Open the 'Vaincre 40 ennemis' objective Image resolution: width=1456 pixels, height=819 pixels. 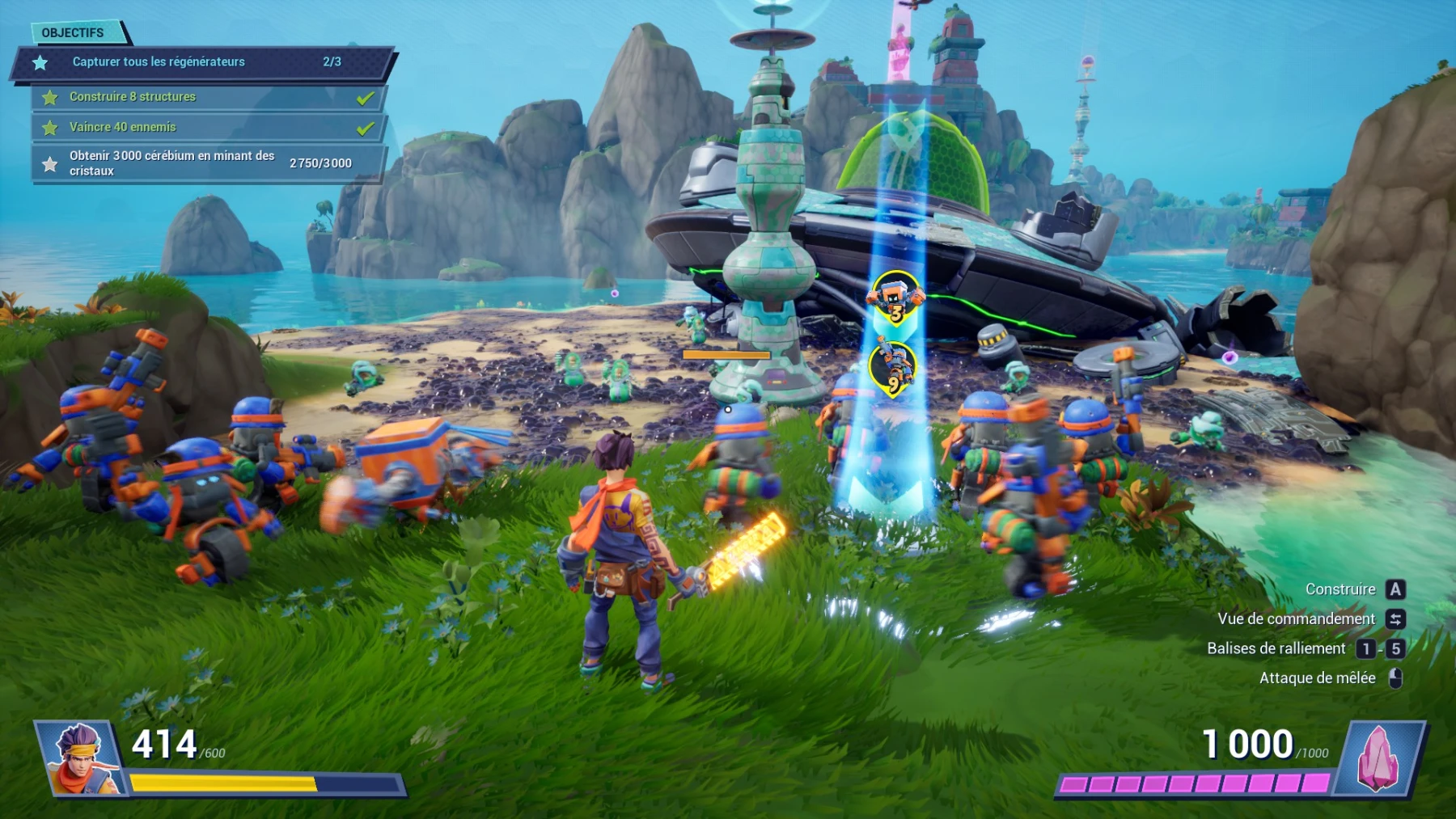tap(209, 128)
